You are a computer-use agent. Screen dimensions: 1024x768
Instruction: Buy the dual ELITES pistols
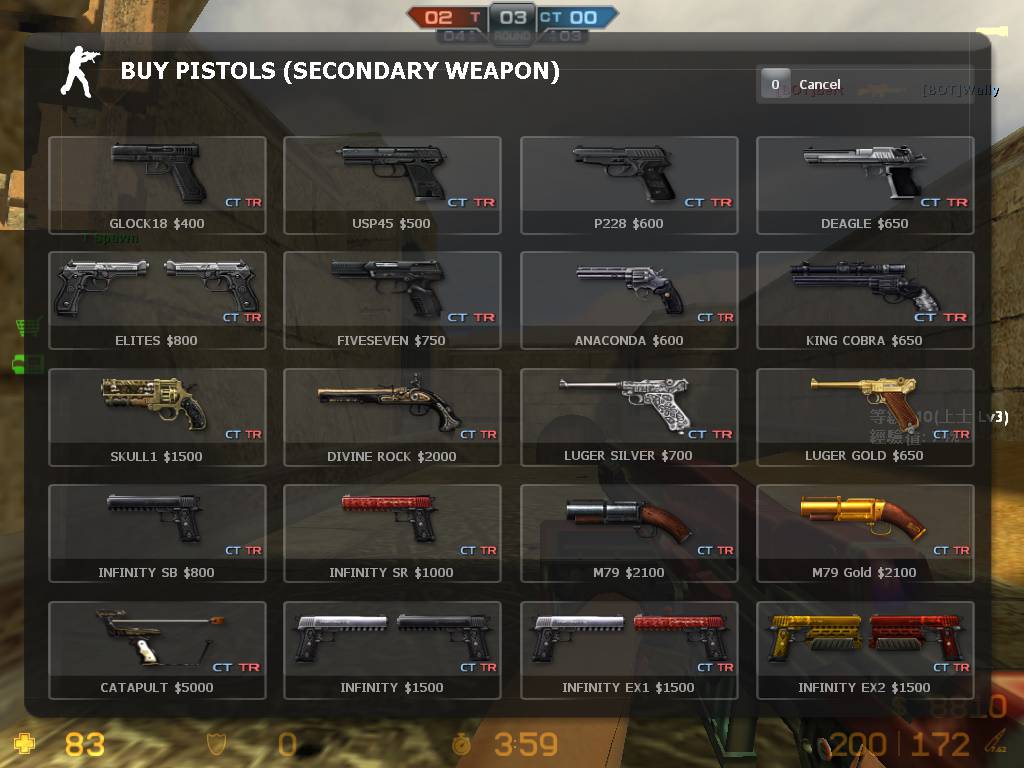click(157, 300)
